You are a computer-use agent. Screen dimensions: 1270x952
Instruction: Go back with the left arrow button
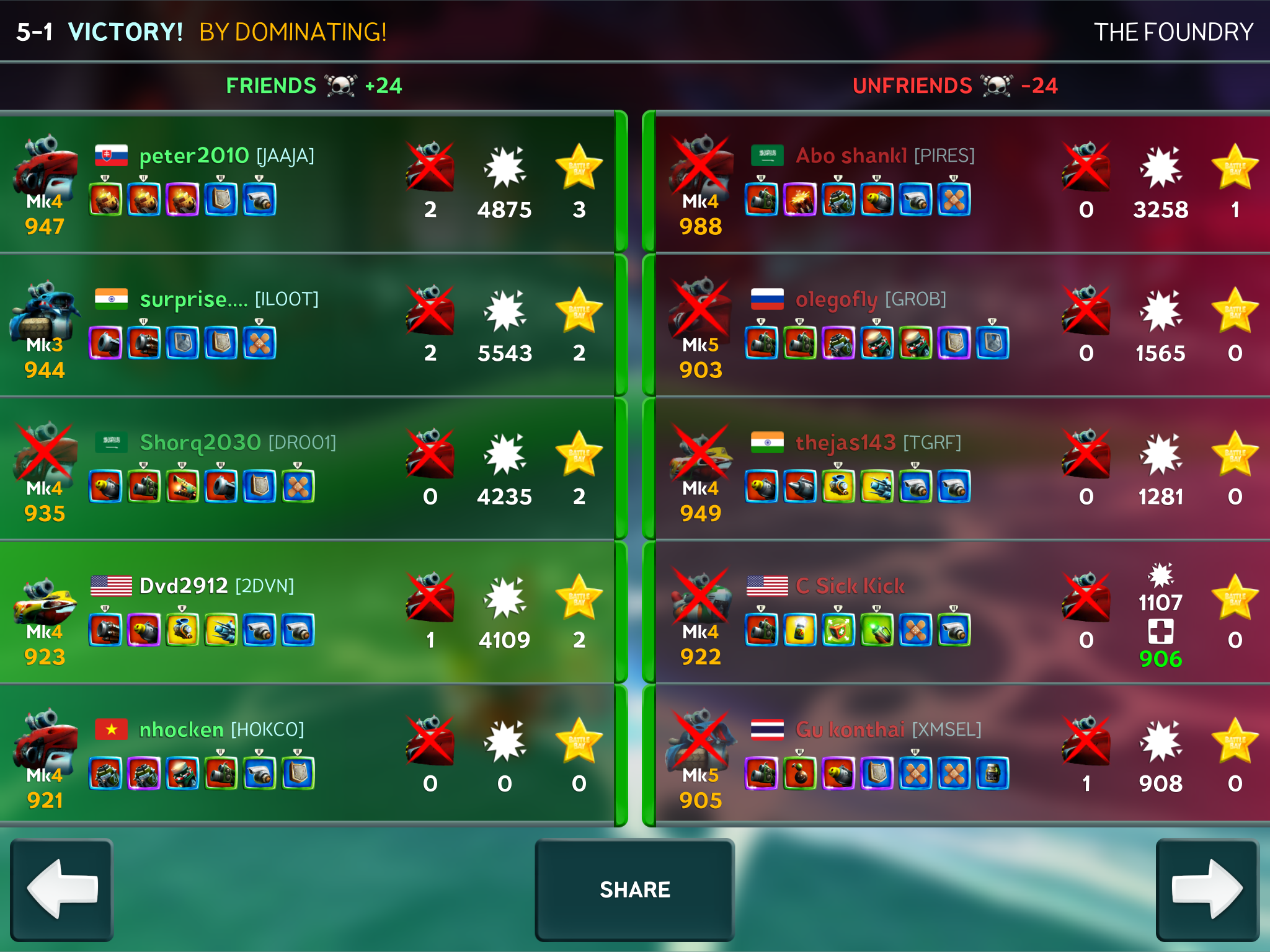pyautogui.click(x=62, y=889)
